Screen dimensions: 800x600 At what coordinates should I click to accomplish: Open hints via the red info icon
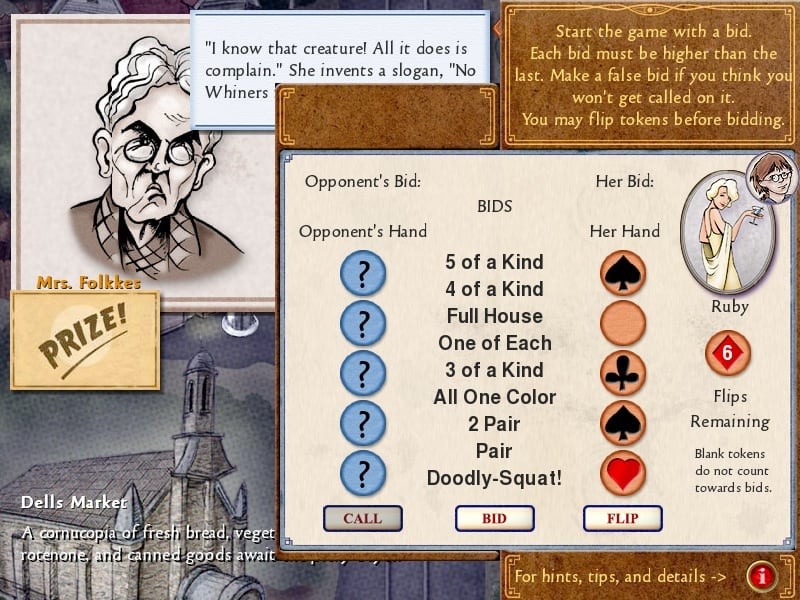[x=762, y=576]
